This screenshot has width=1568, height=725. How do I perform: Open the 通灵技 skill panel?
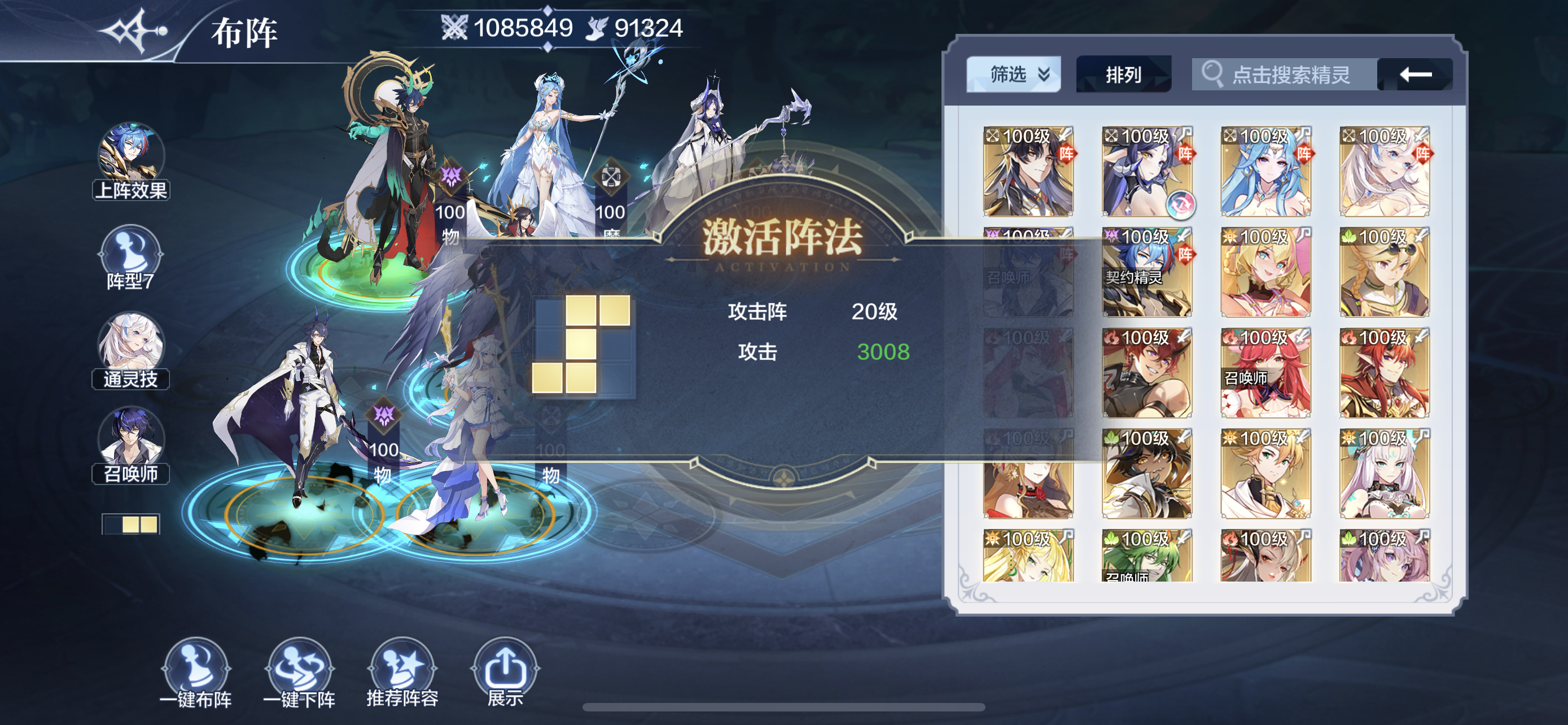tap(131, 350)
